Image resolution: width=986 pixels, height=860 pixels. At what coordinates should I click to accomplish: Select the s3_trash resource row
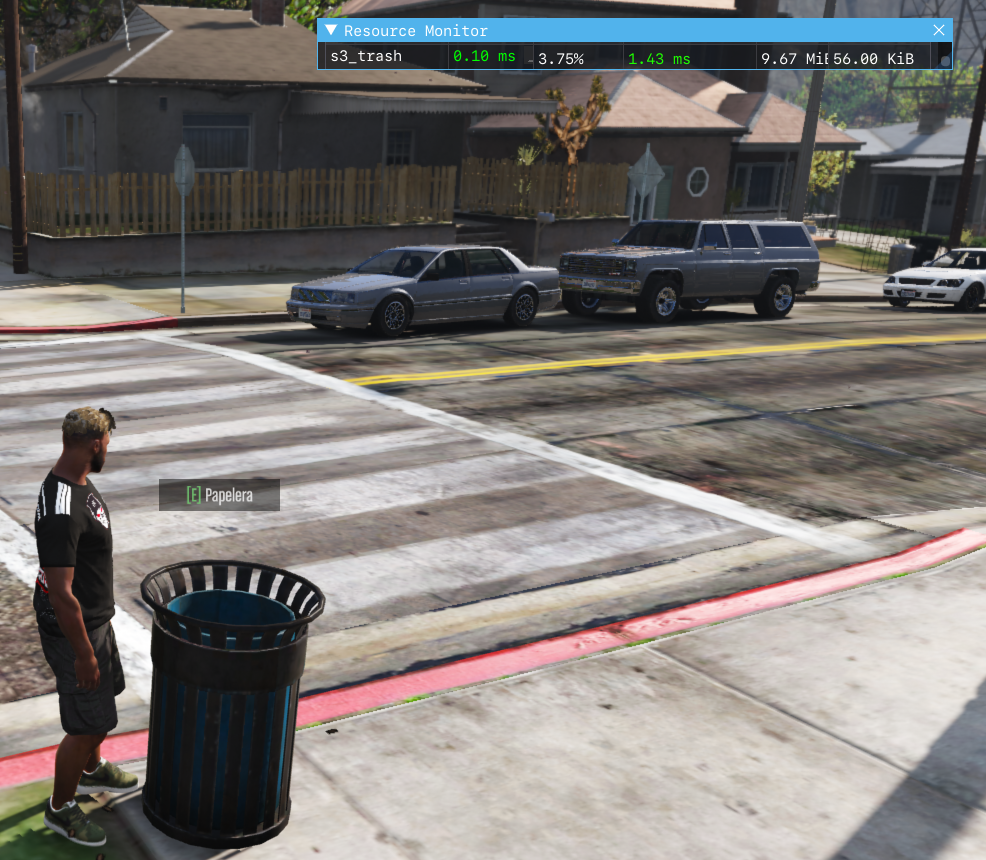click(x=366, y=57)
